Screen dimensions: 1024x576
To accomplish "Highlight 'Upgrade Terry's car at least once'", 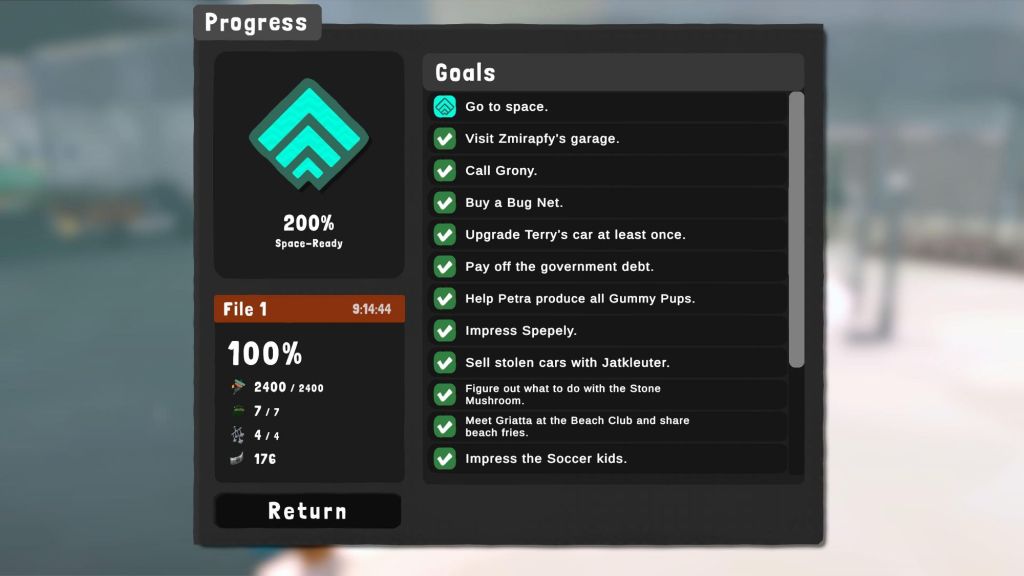I will click(x=608, y=235).
